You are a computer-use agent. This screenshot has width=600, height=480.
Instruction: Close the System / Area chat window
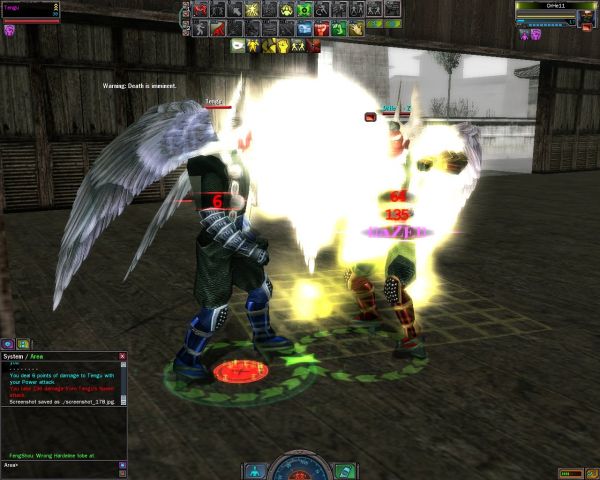[x=123, y=356]
